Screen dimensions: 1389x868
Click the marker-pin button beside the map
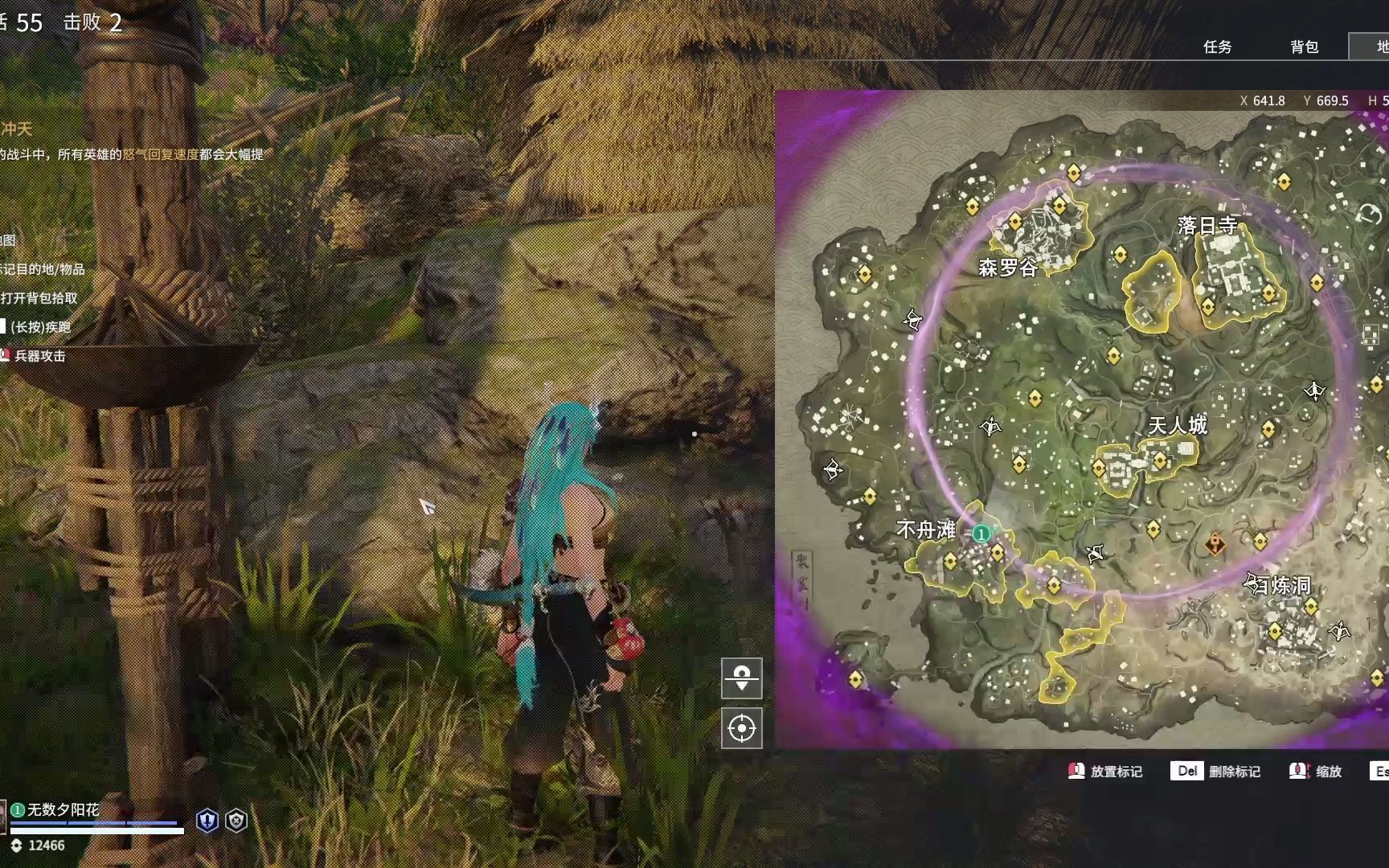741,678
